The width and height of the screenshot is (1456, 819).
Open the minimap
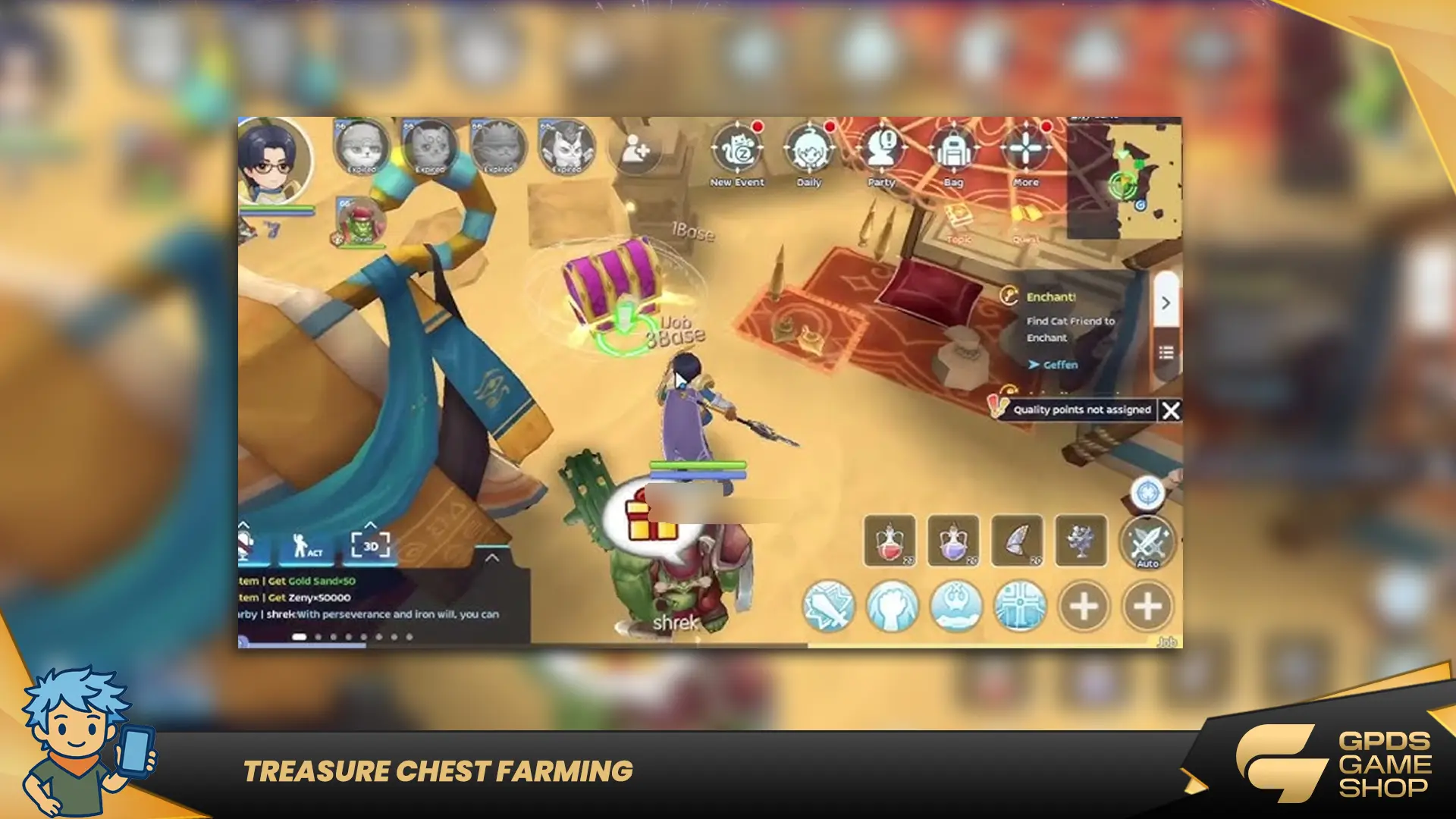[x=1124, y=178]
